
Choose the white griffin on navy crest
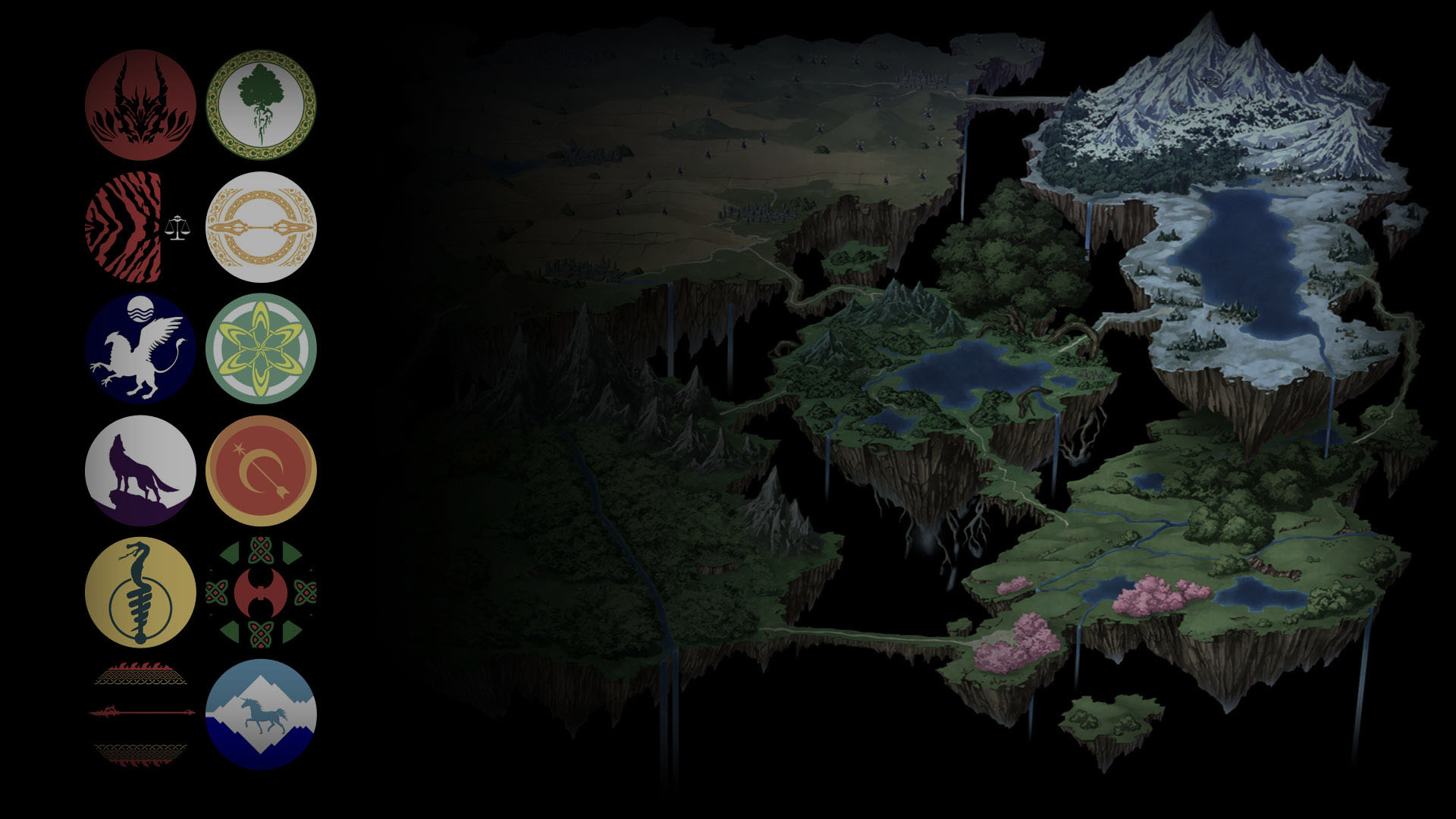(x=140, y=349)
